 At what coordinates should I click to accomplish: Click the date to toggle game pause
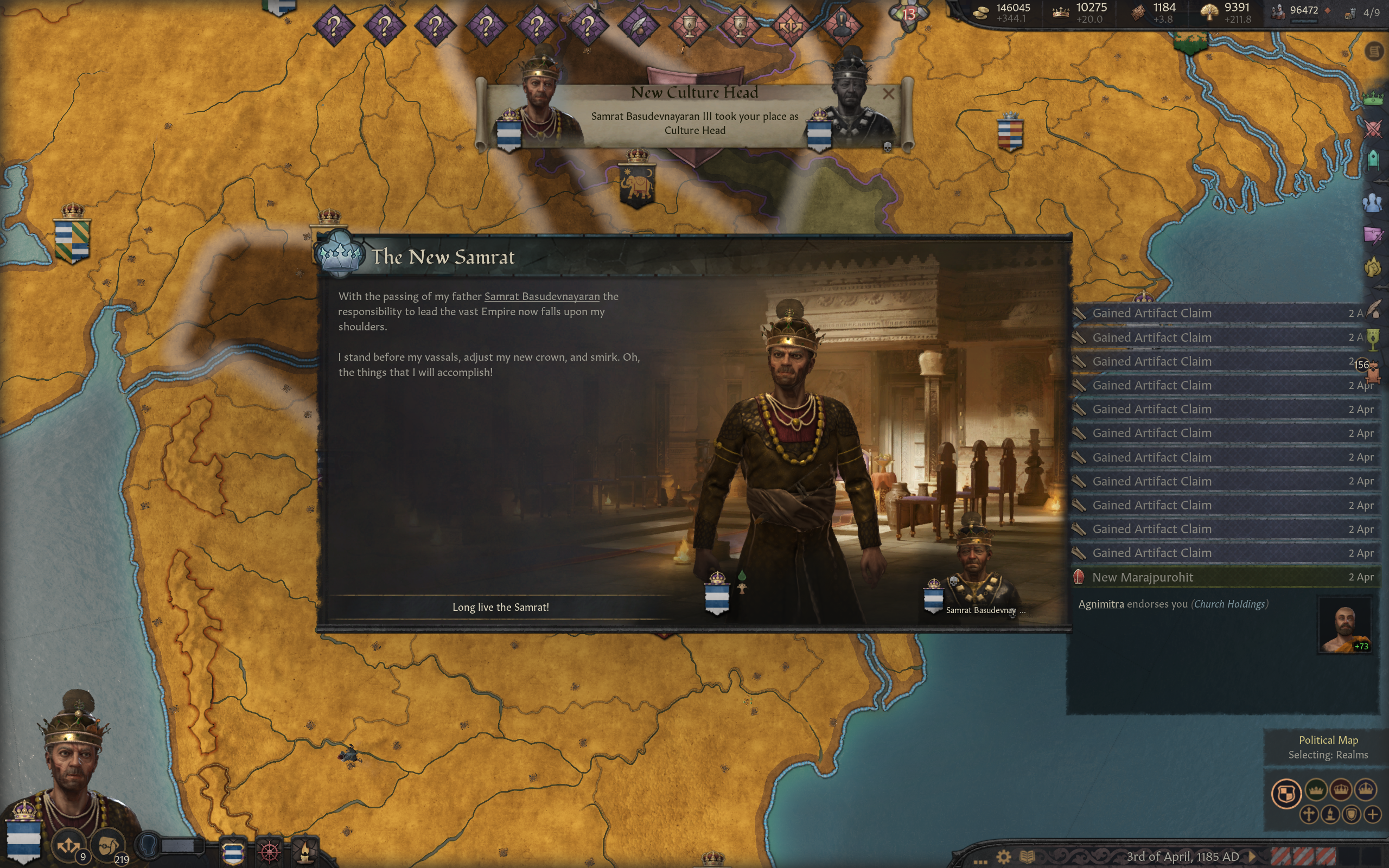coord(1182,857)
